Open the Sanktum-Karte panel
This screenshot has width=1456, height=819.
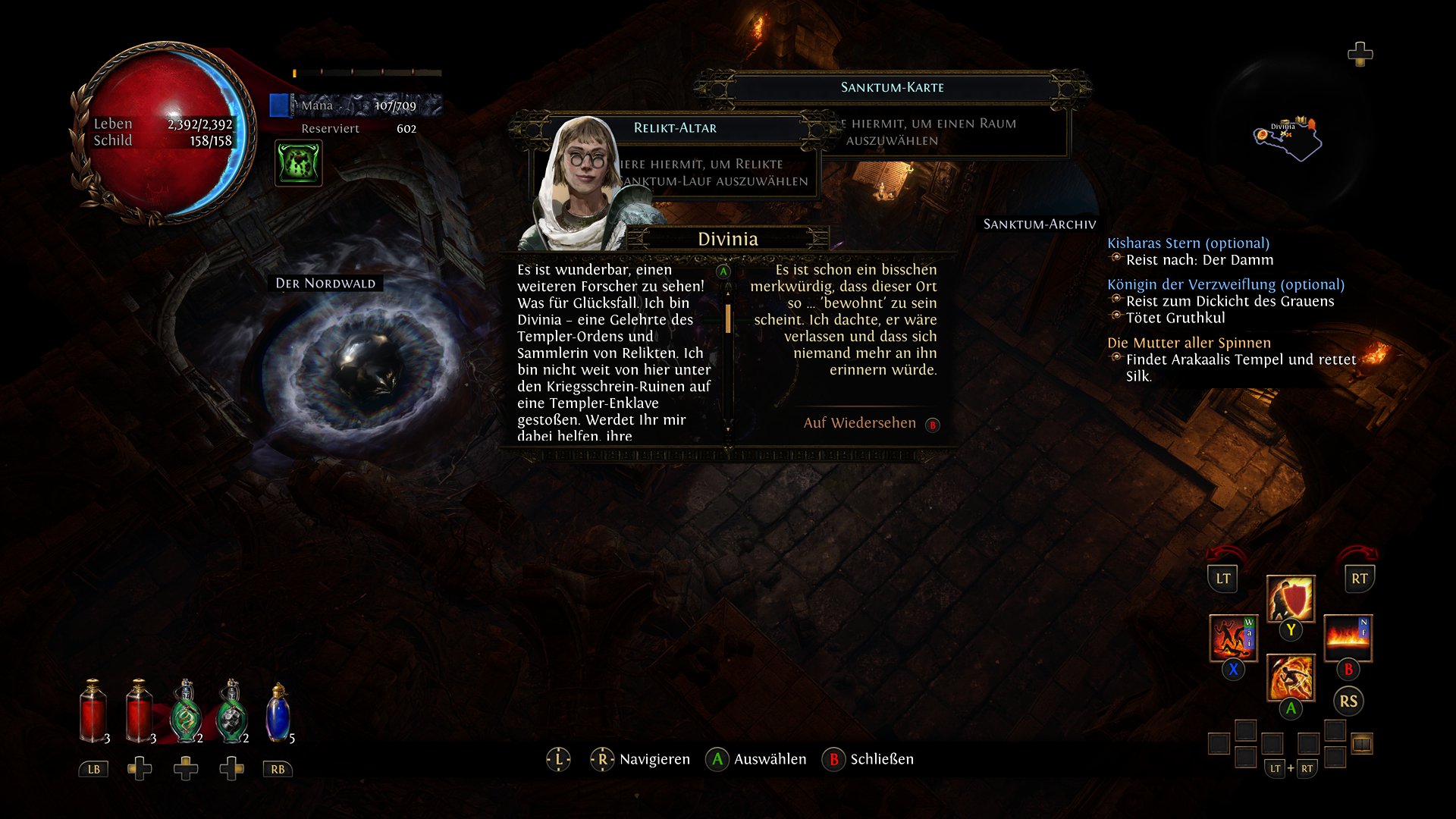892,87
